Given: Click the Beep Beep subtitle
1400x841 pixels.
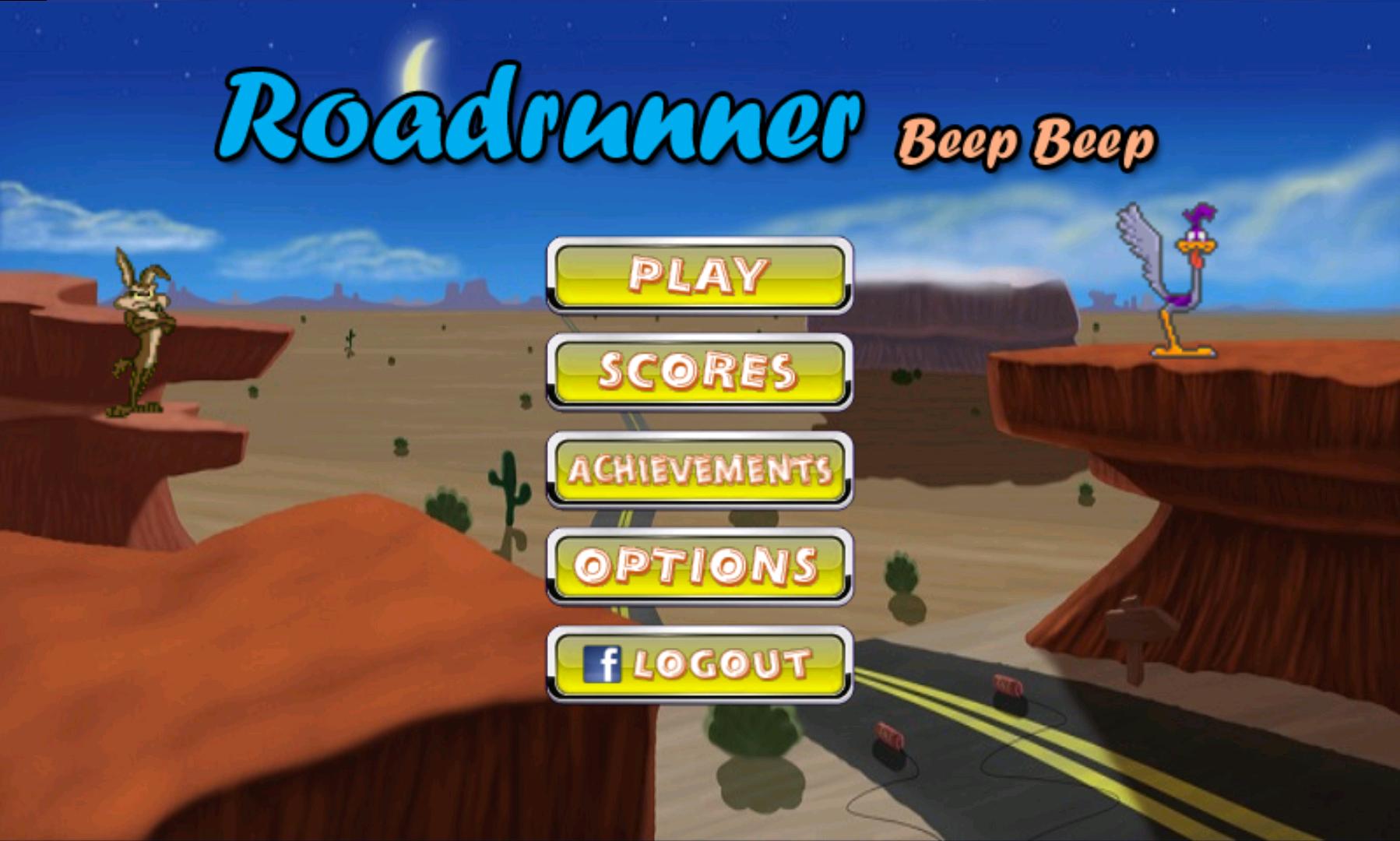Looking at the screenshot, I should click(x=1028, y=140).
